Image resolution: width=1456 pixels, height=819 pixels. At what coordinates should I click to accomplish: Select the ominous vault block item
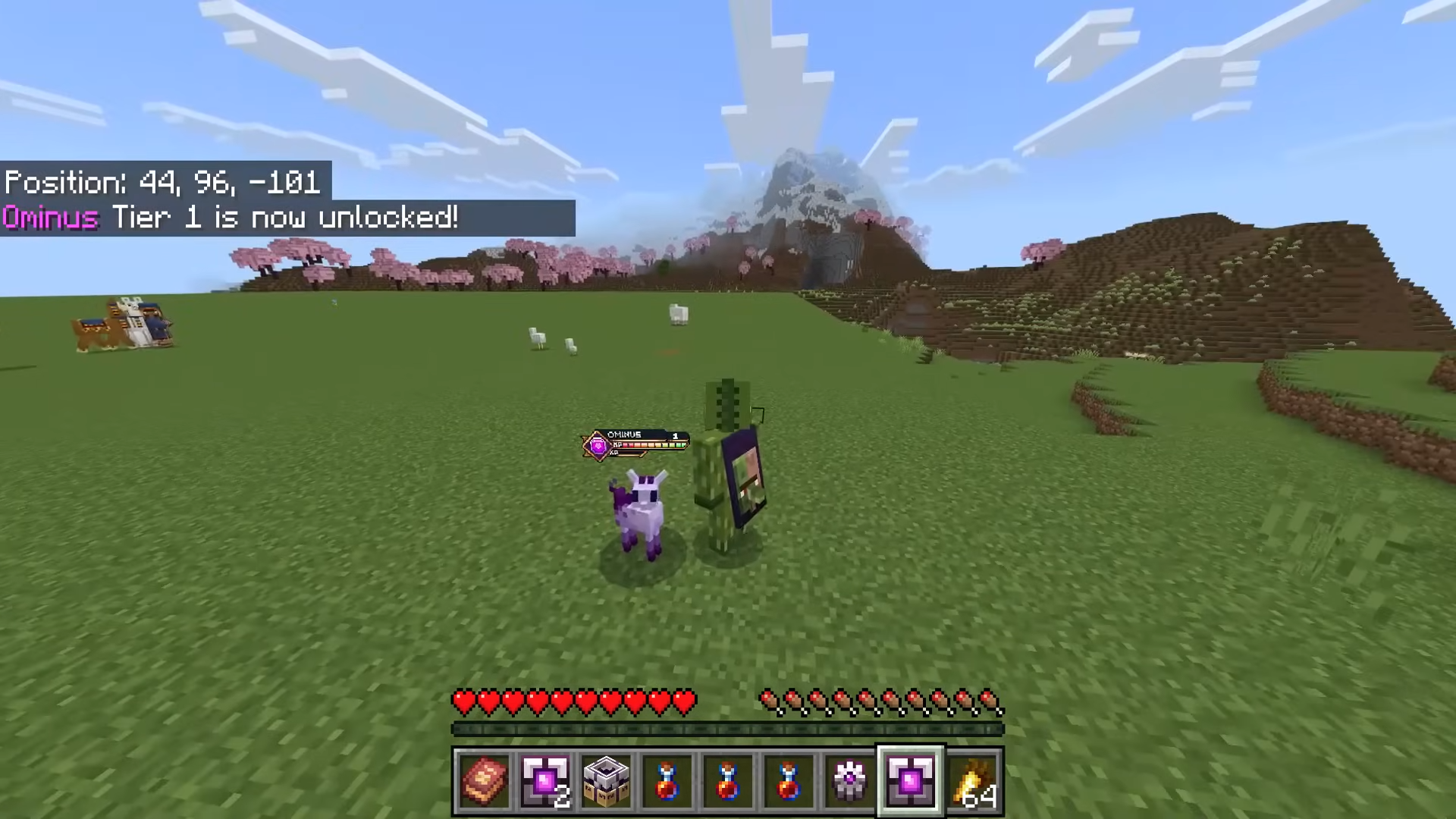click(606, 780)
